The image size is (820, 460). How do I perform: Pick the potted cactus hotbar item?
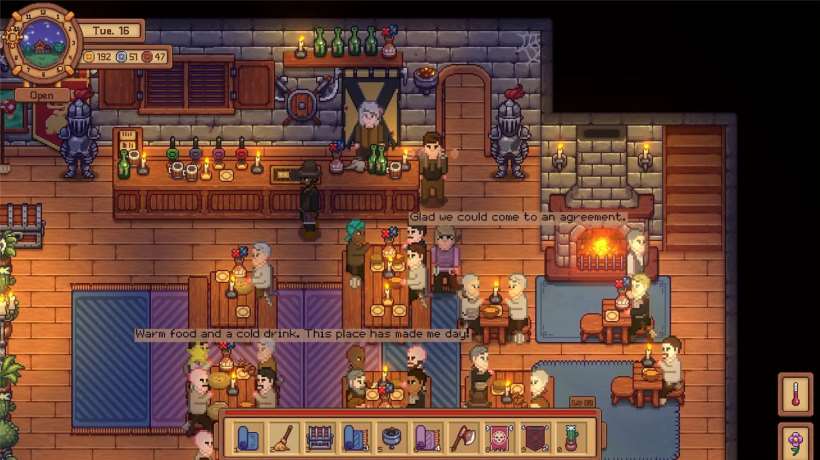point(570,437)
